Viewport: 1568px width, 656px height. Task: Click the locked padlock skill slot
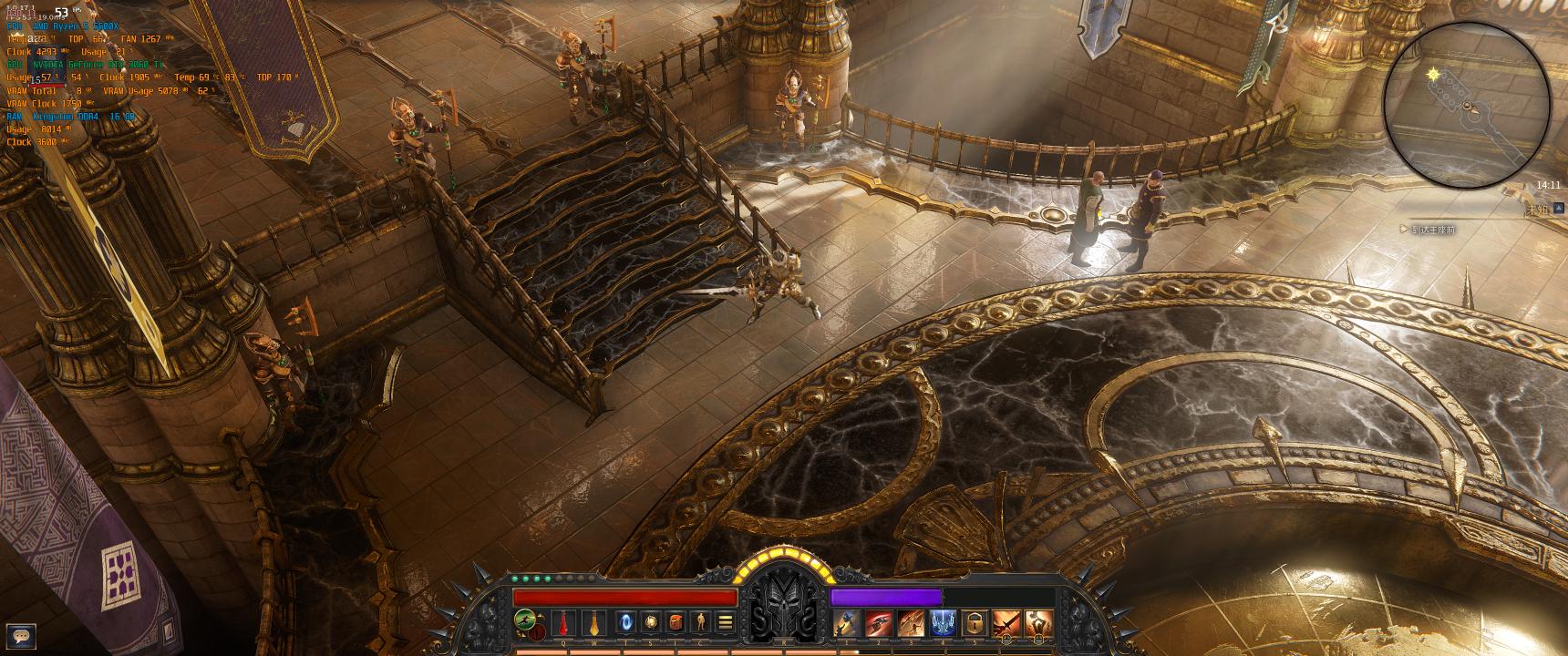(x=974, y=622)
